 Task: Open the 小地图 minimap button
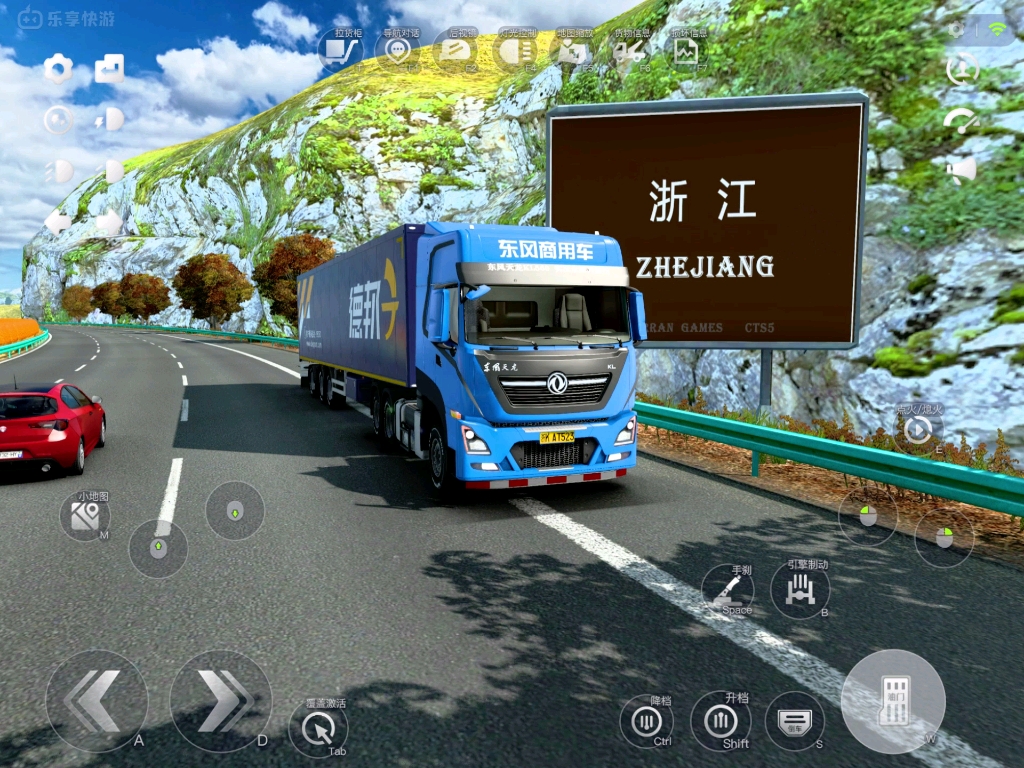(86, 516)
